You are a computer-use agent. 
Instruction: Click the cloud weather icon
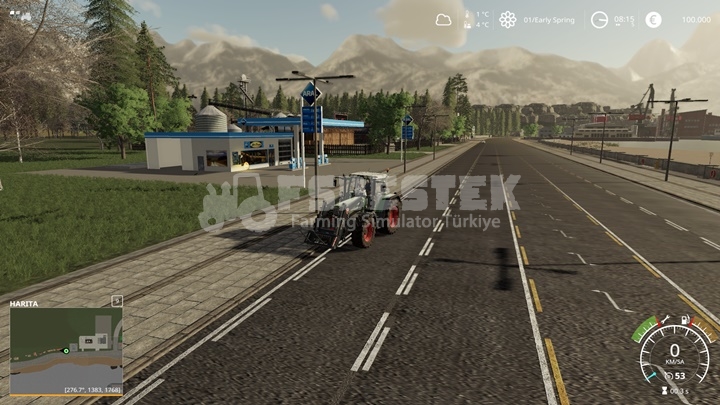[443, 19]
